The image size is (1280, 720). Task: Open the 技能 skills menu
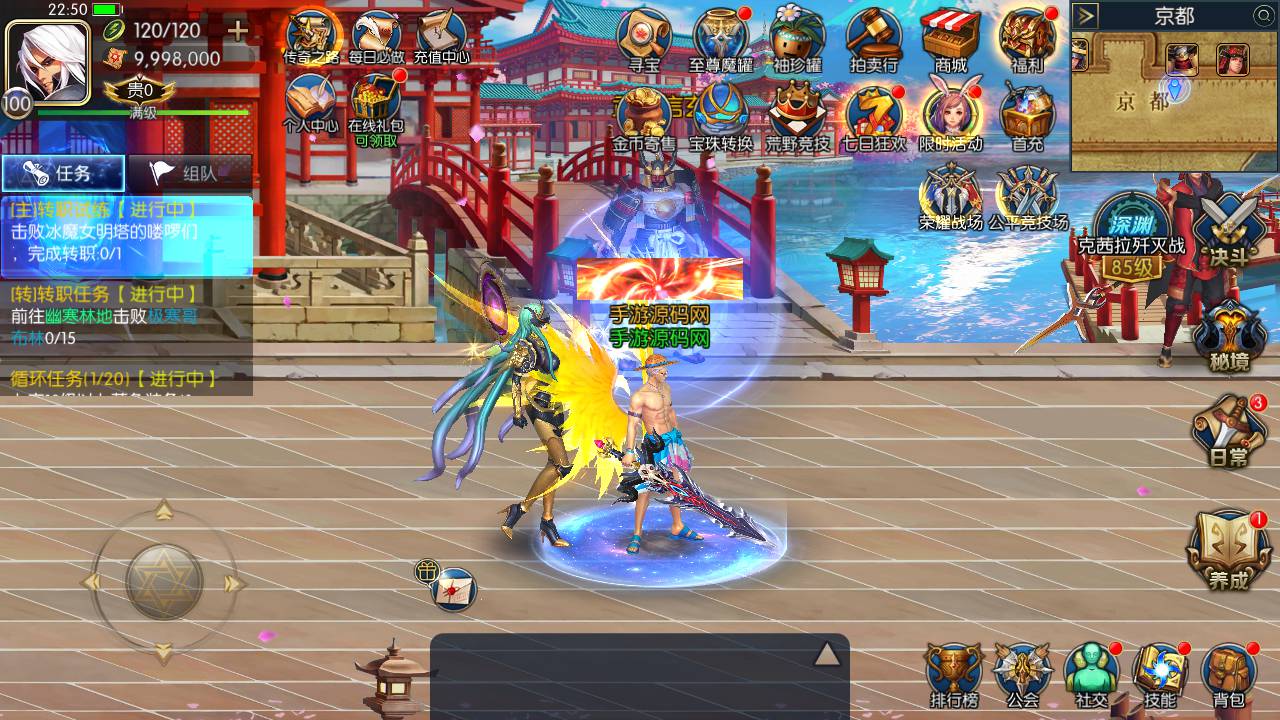tap(1160, 674)
